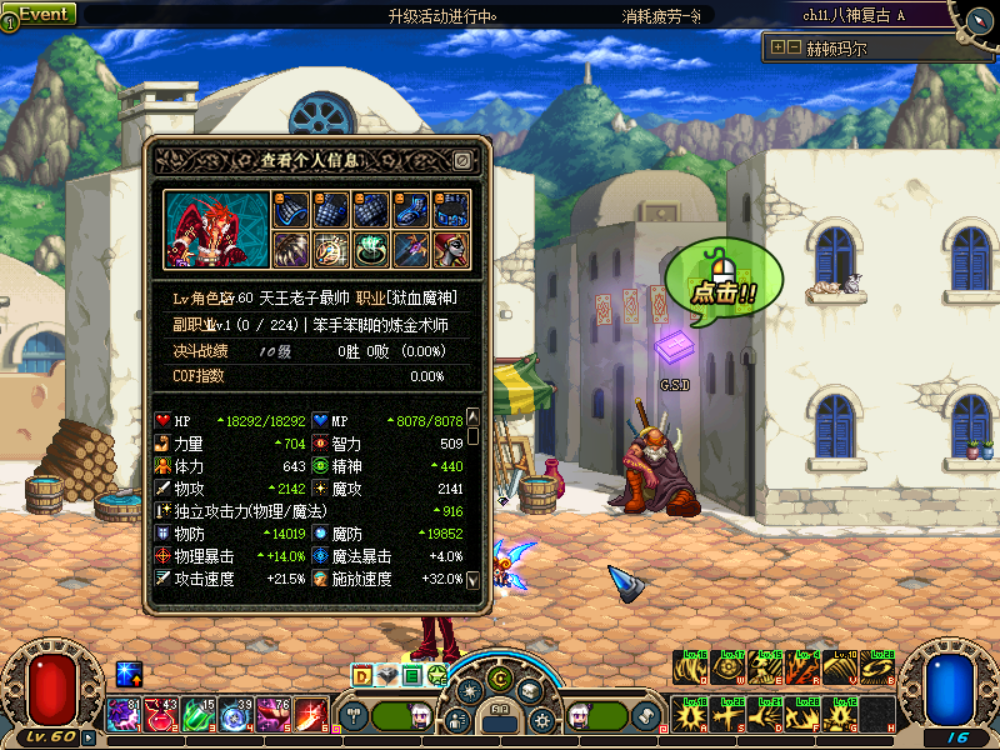
Task: Activate the Lv.26 cross slash skill on S
Action: pyautogui.click(x=726, y=714)
